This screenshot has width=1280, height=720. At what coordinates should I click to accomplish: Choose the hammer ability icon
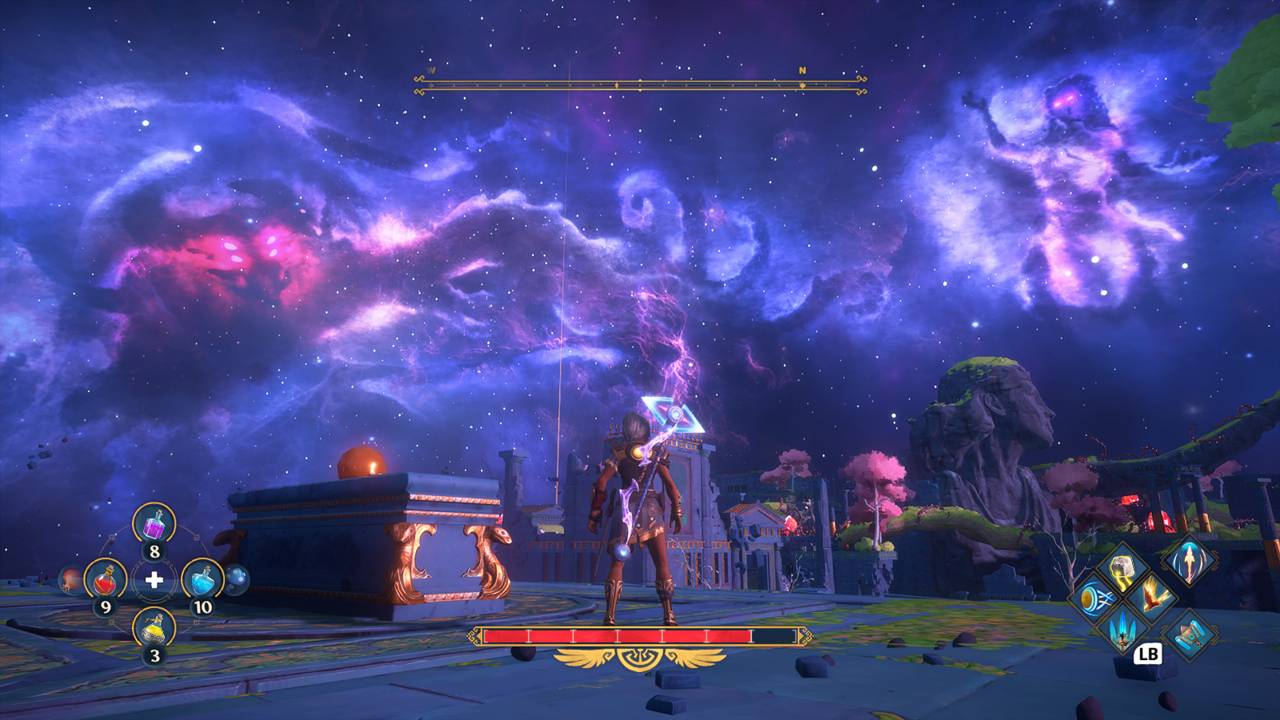1190,635
